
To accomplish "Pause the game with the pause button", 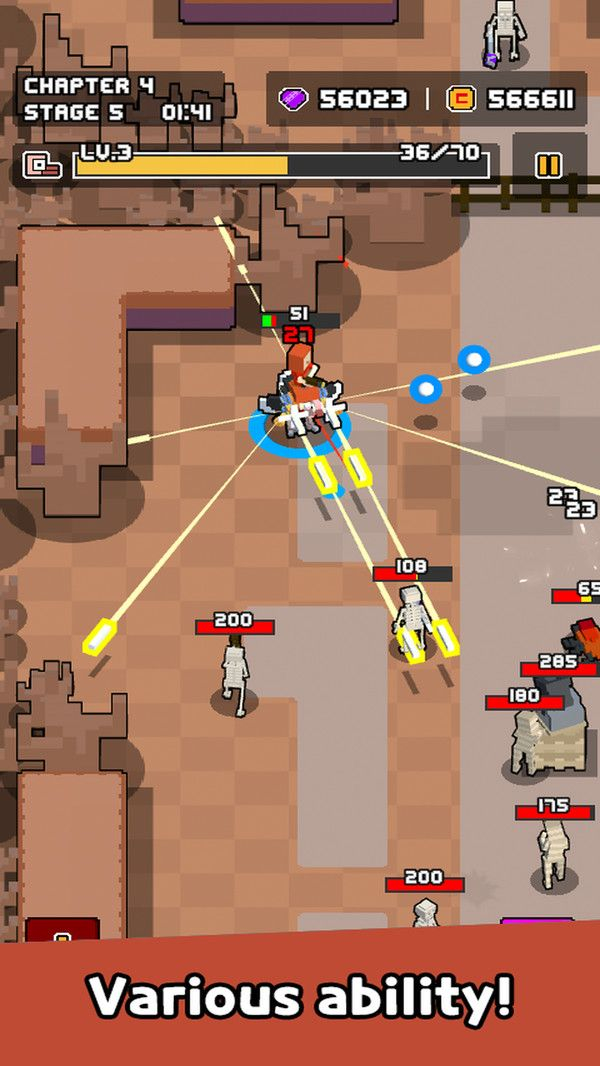I will [548, 165].
